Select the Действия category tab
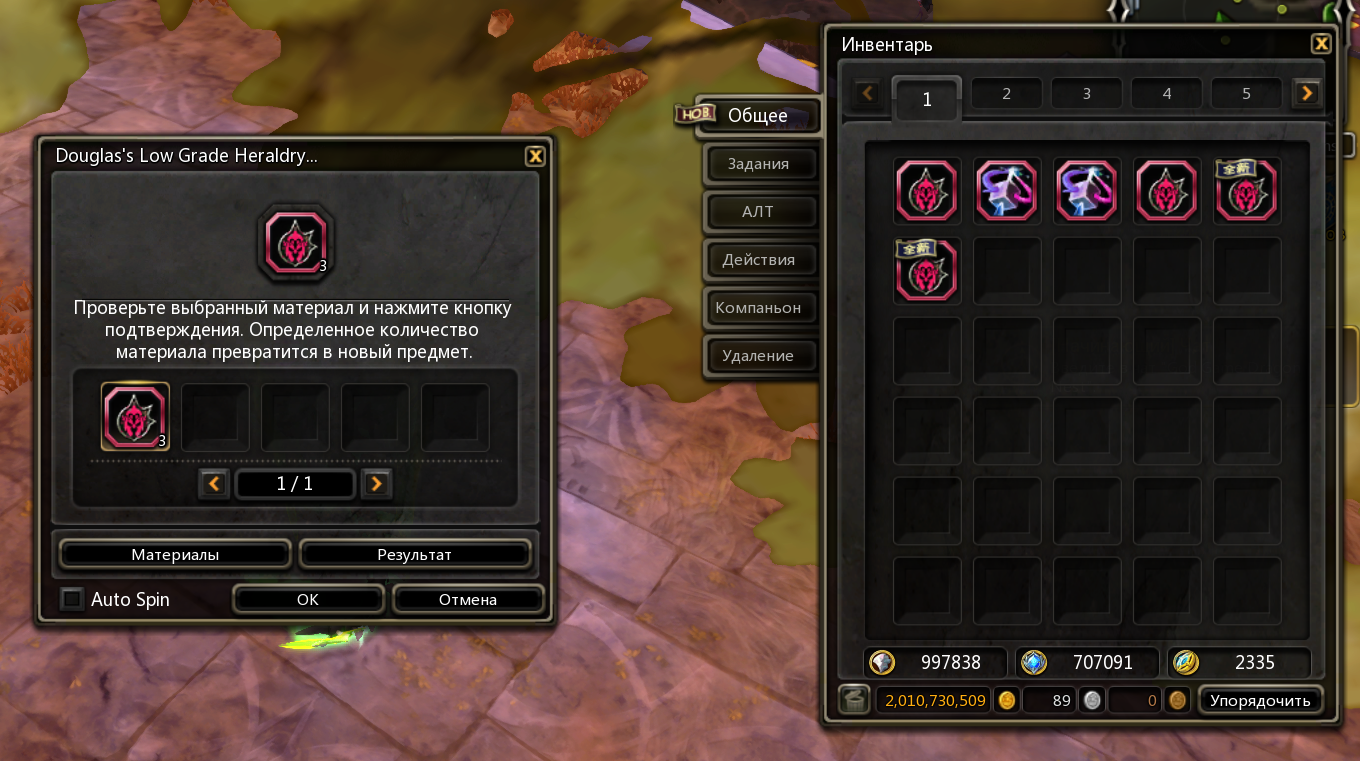This screenshot has height=761, width=1360. [758, 260]
